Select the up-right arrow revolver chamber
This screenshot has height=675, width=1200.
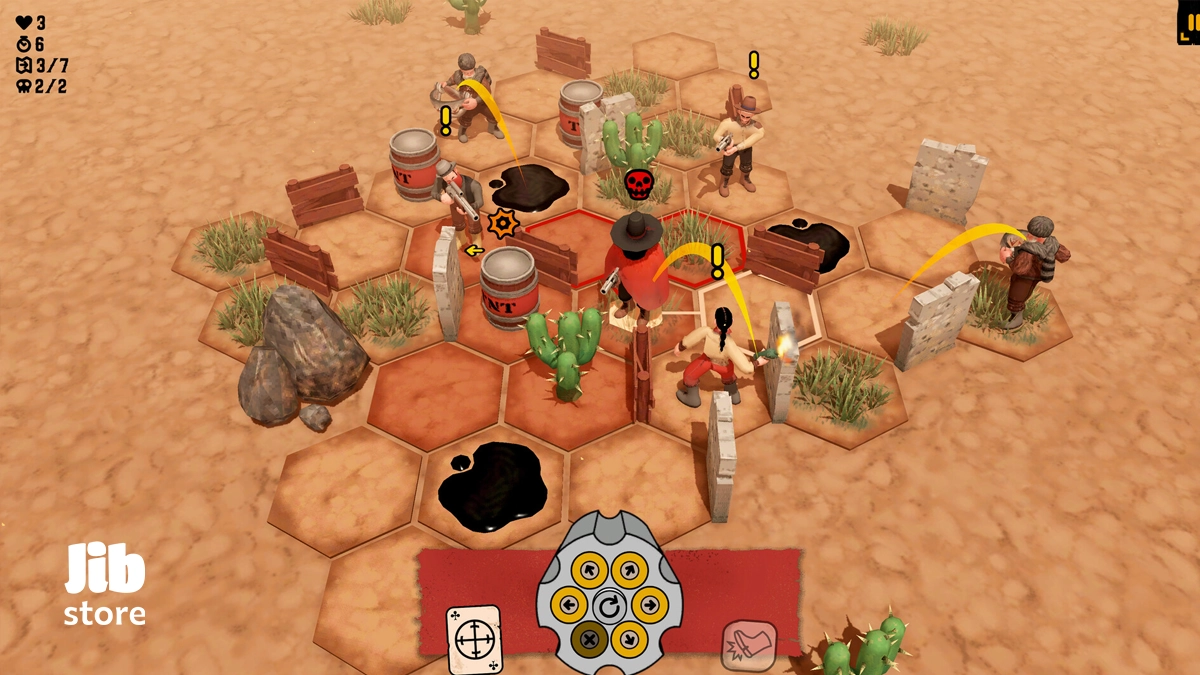tap(629, 571)
